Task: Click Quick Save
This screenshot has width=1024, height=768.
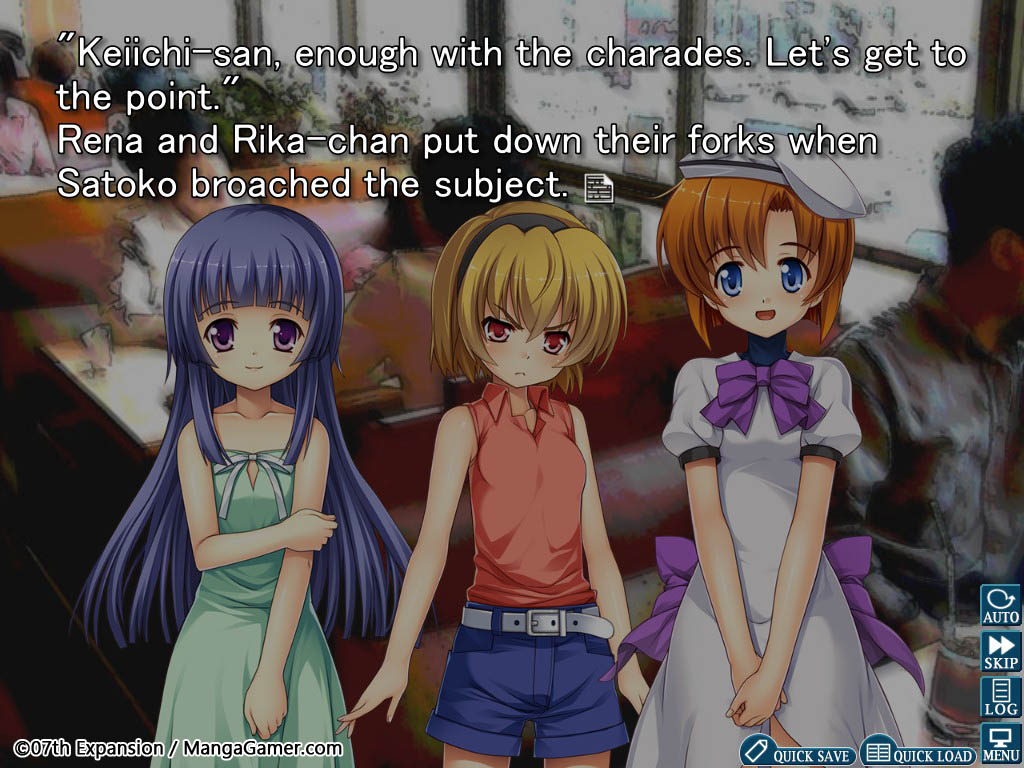Action: click(798, 753)
